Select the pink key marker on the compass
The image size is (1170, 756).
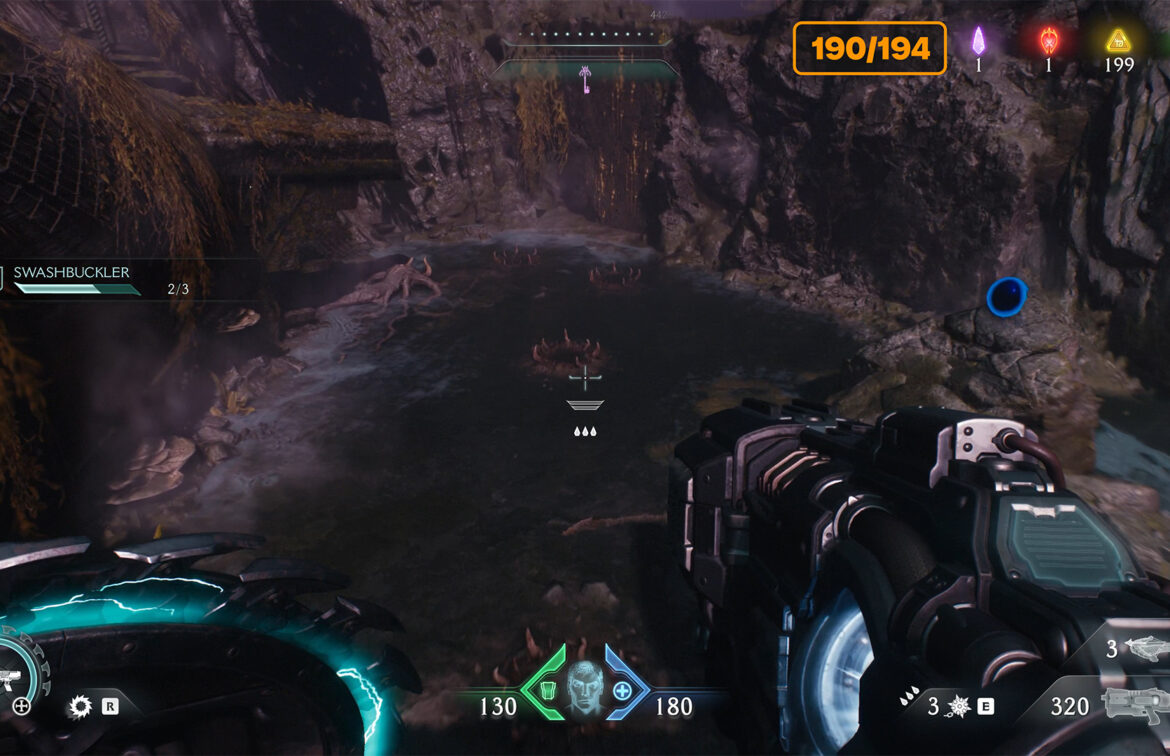click(585, 75)
